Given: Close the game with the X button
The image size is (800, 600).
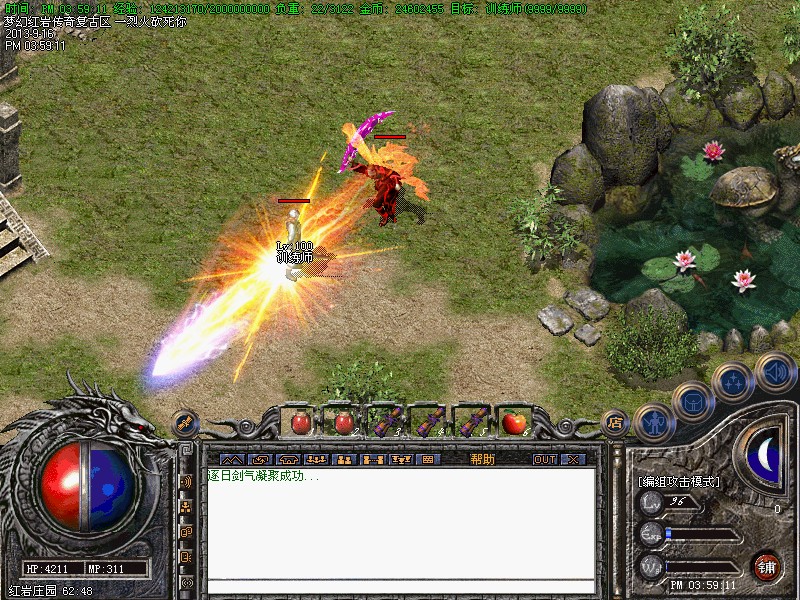Looking at the screenshot, I should coord(573,459).
